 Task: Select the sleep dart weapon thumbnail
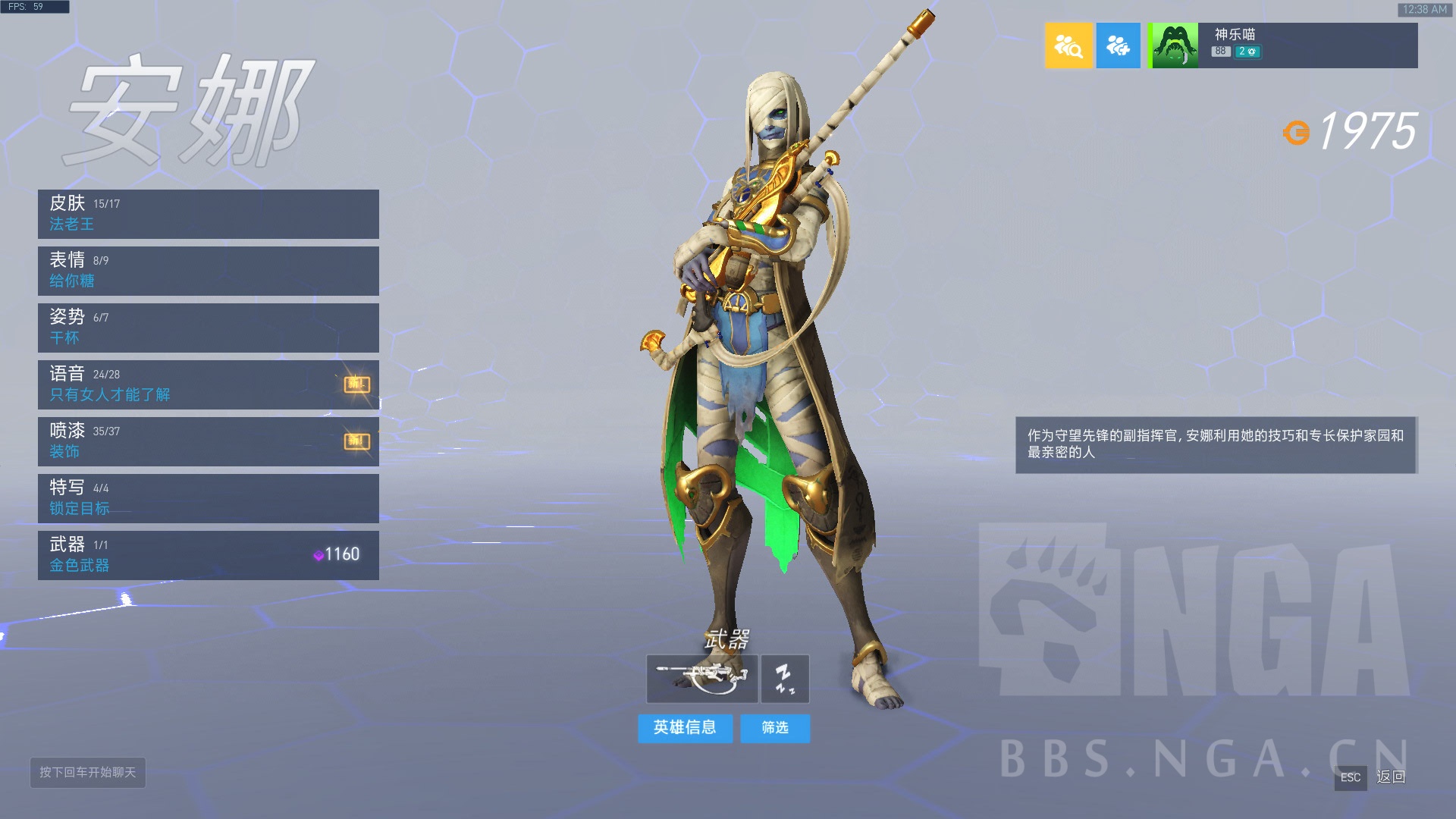tap(785, 679)
